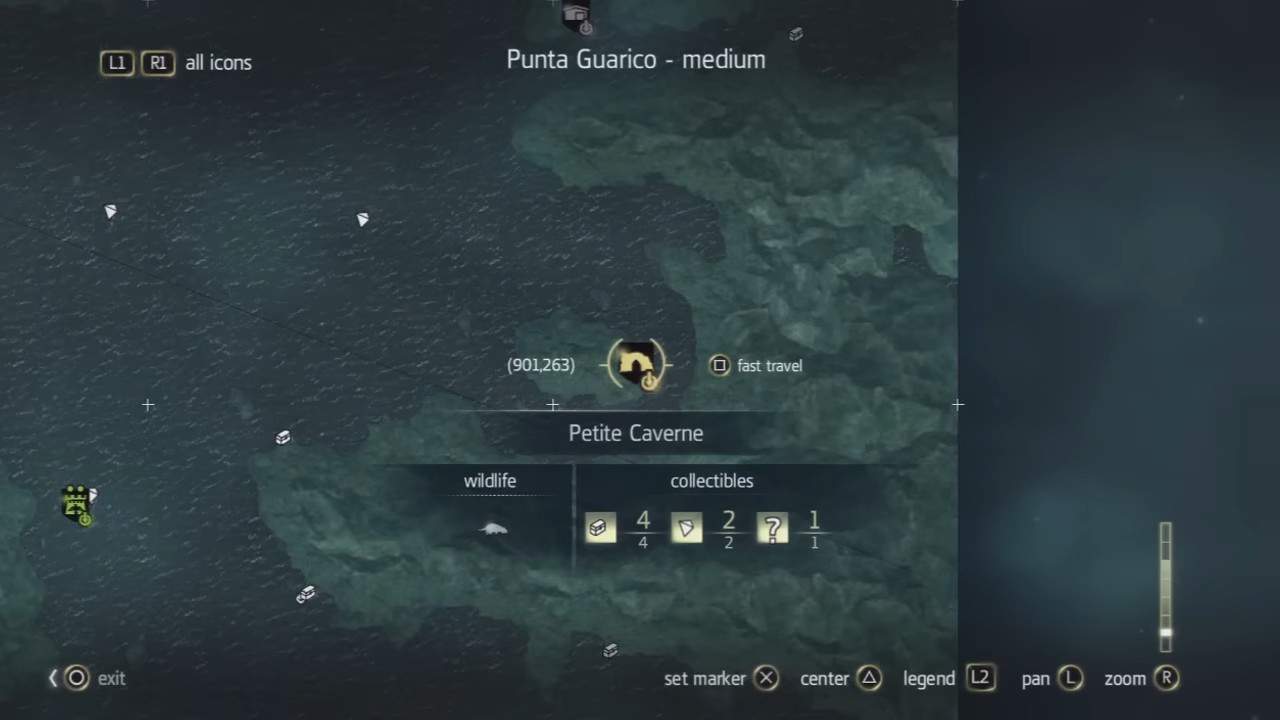The image size is (1280, 720).
Task: Click the chest collectibles icon showing 4/4
Action: (600, 528)
